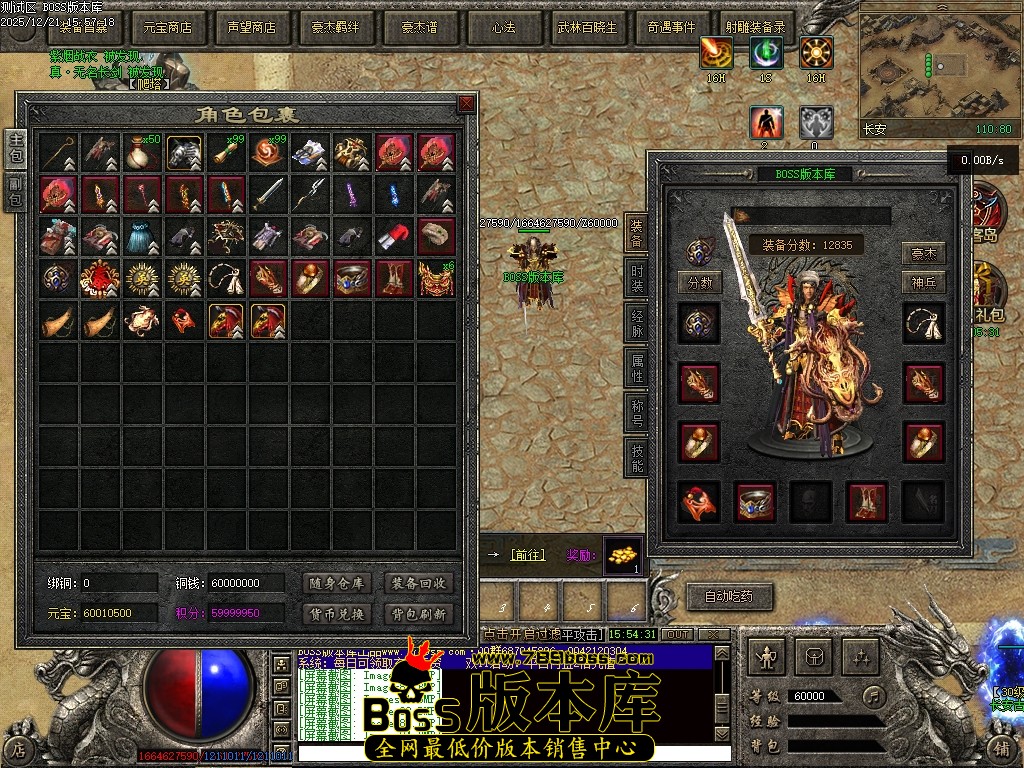The height and width of the screenshot is (768, 1024).
Task: Select the equipped necklace slot with tassel
Action: (924, 324)
